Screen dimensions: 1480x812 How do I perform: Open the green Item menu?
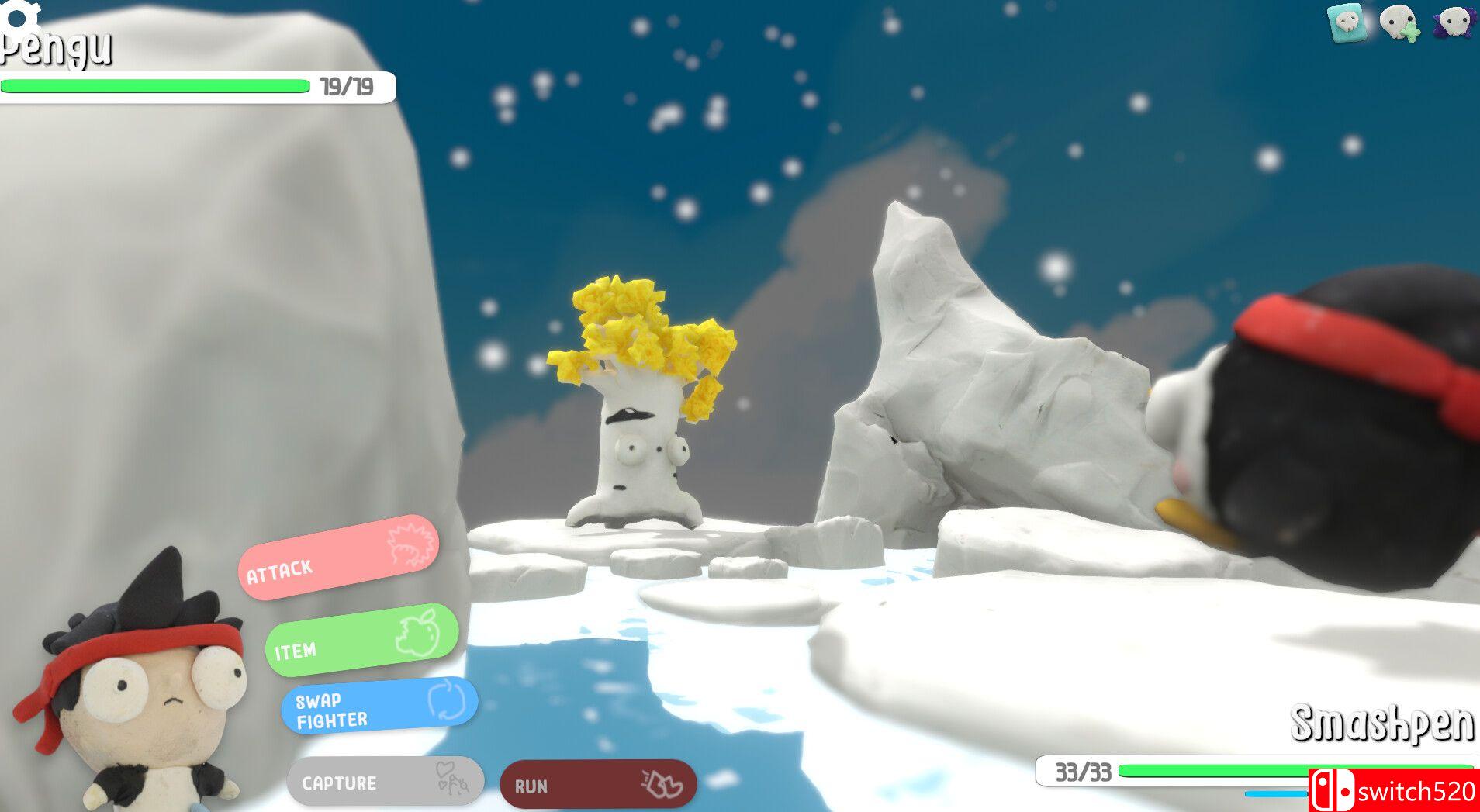pos(361,640)
